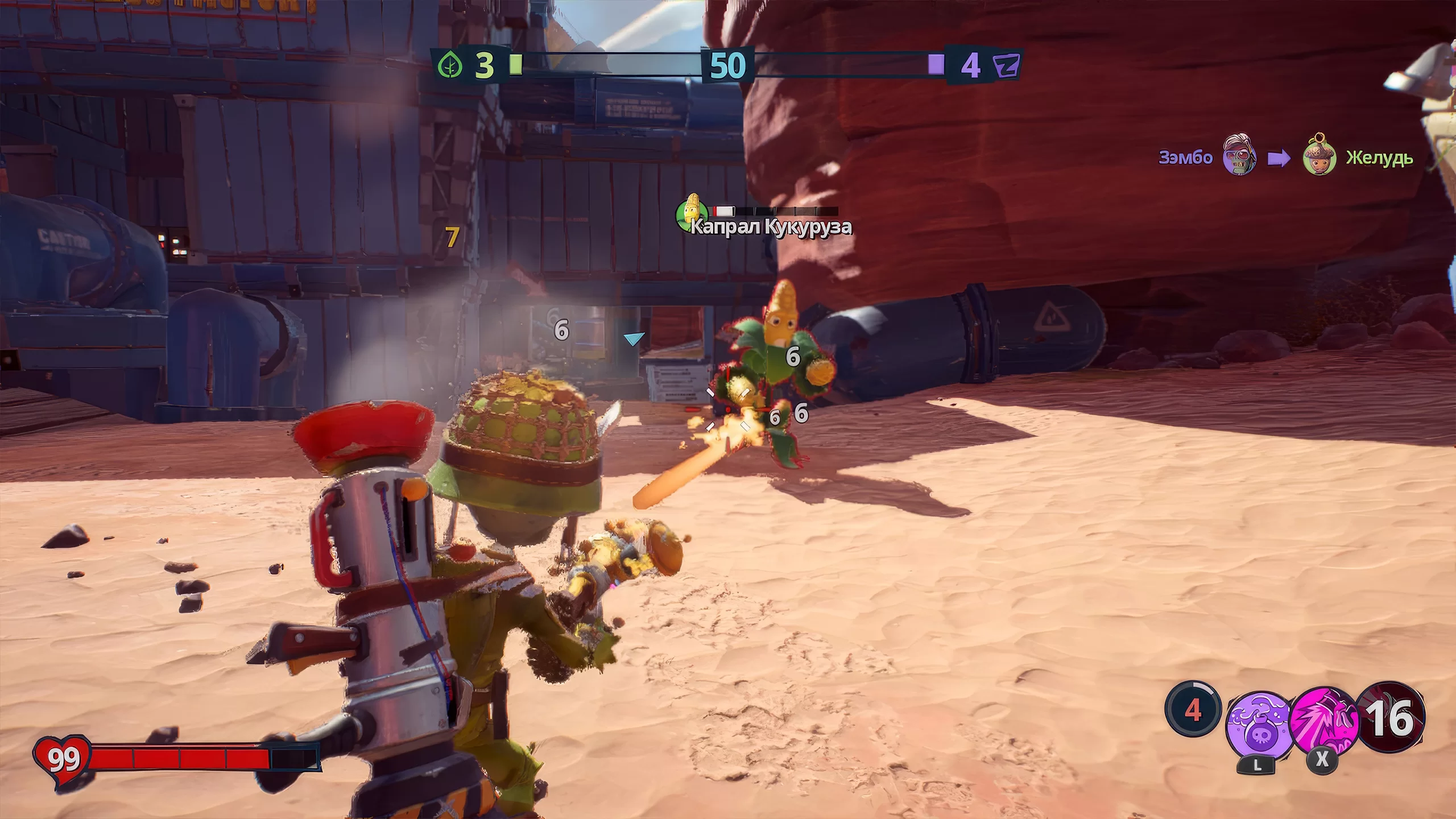Select Желудь's acorn portrait in the kill feed
Screen dimensions: 1456x819
pos(1319,156)
